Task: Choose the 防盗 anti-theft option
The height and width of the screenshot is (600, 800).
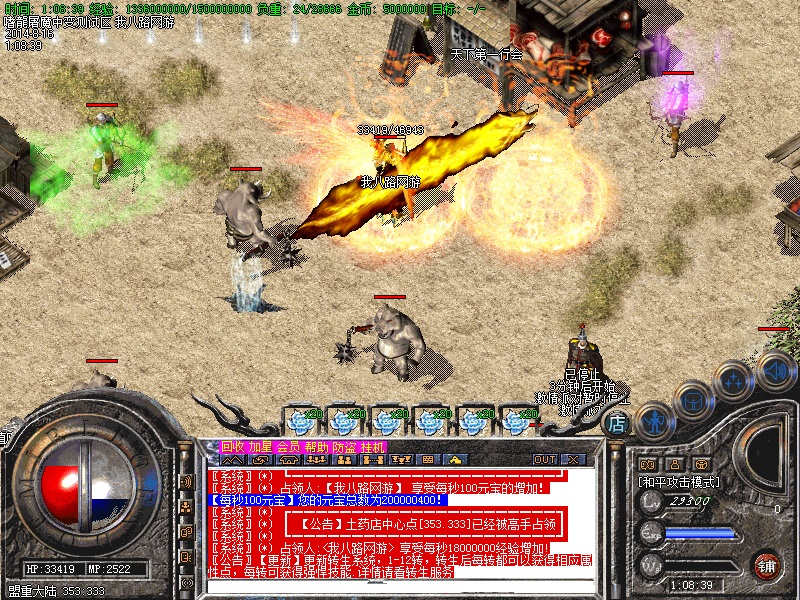Action: tap(345, 446)
